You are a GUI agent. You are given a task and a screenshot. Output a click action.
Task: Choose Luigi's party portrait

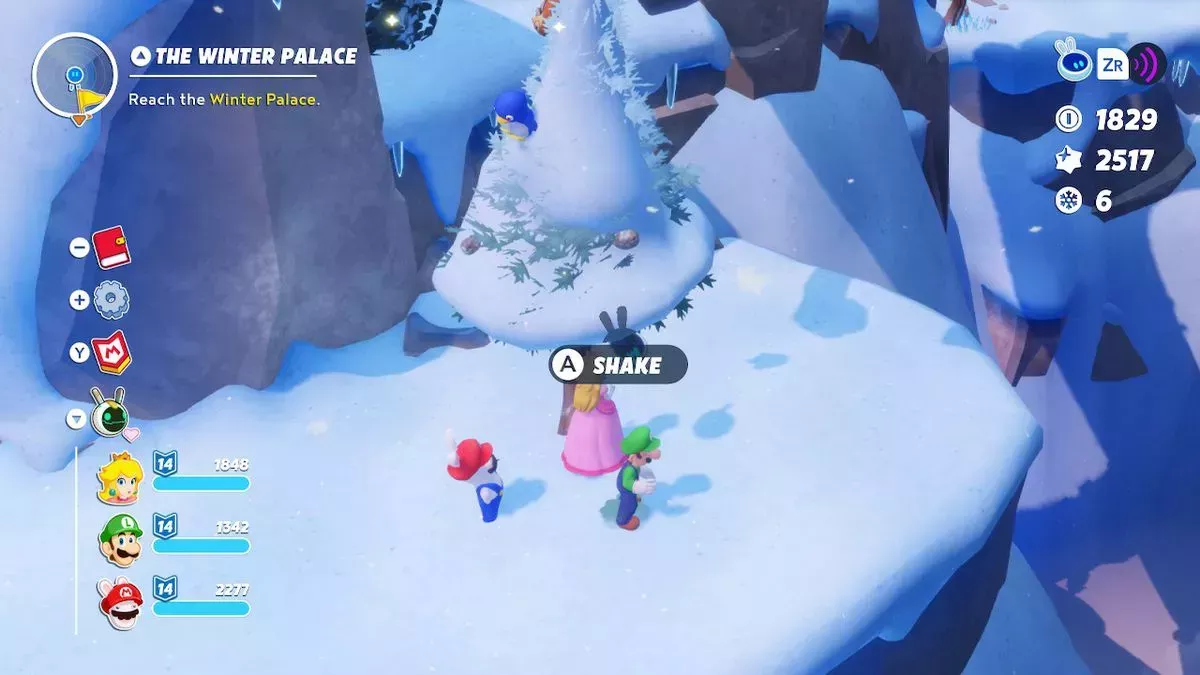pos(120,540)
